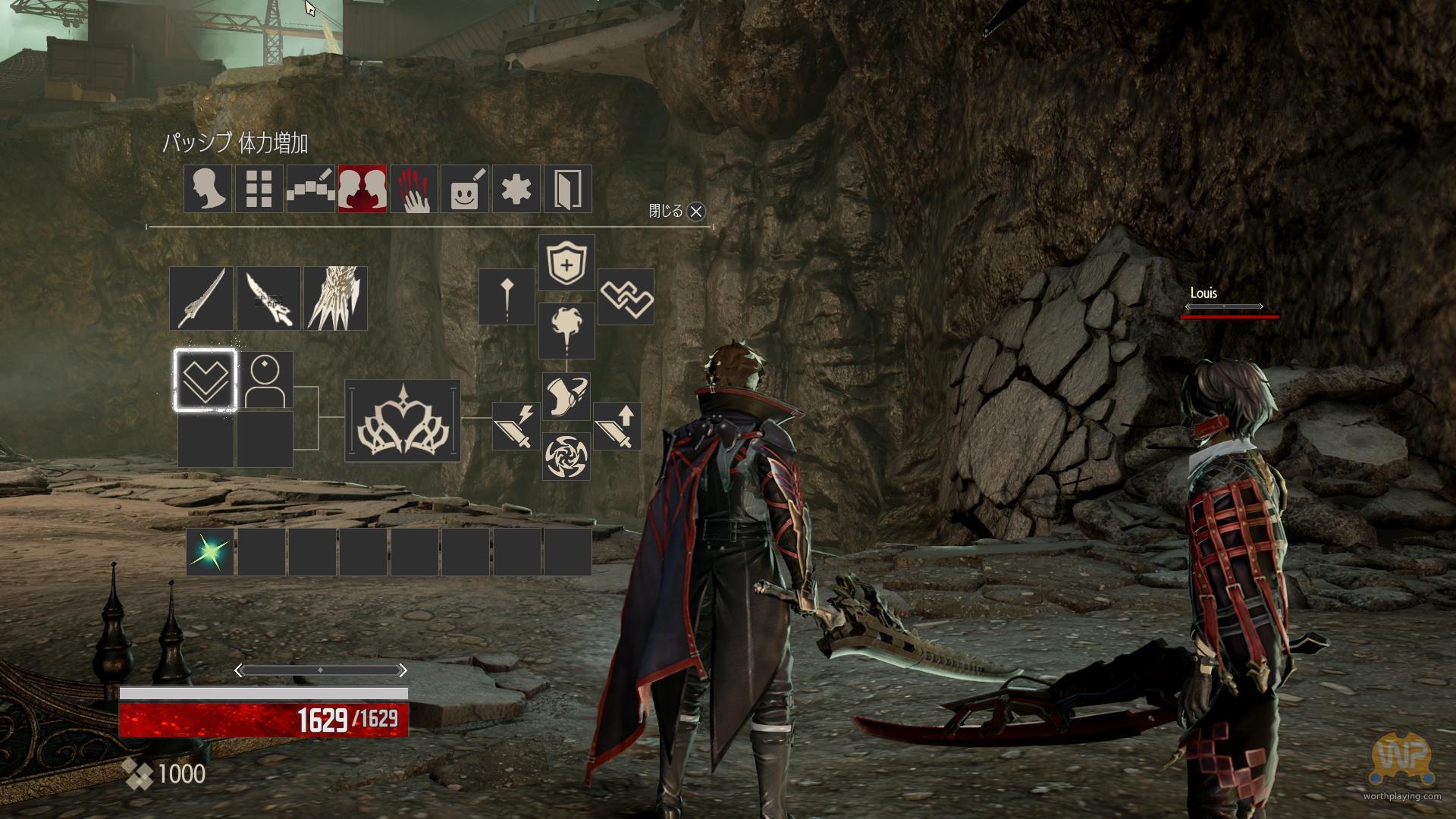
Task: Switch to the stairs level-up tab
Action: pyautogui.click(x=310, y=189)
